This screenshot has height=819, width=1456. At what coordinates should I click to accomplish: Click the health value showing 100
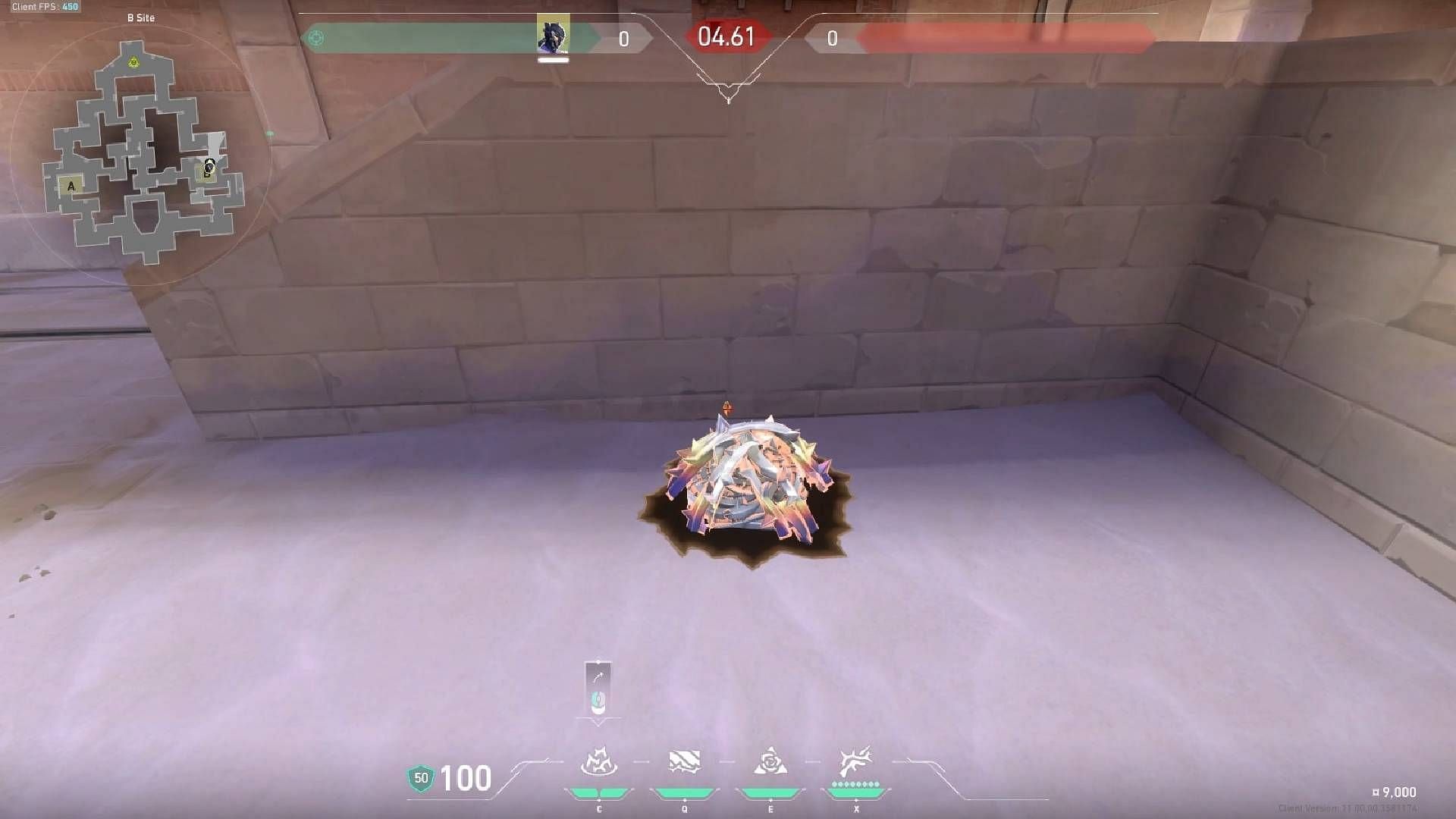coord(466,778)
